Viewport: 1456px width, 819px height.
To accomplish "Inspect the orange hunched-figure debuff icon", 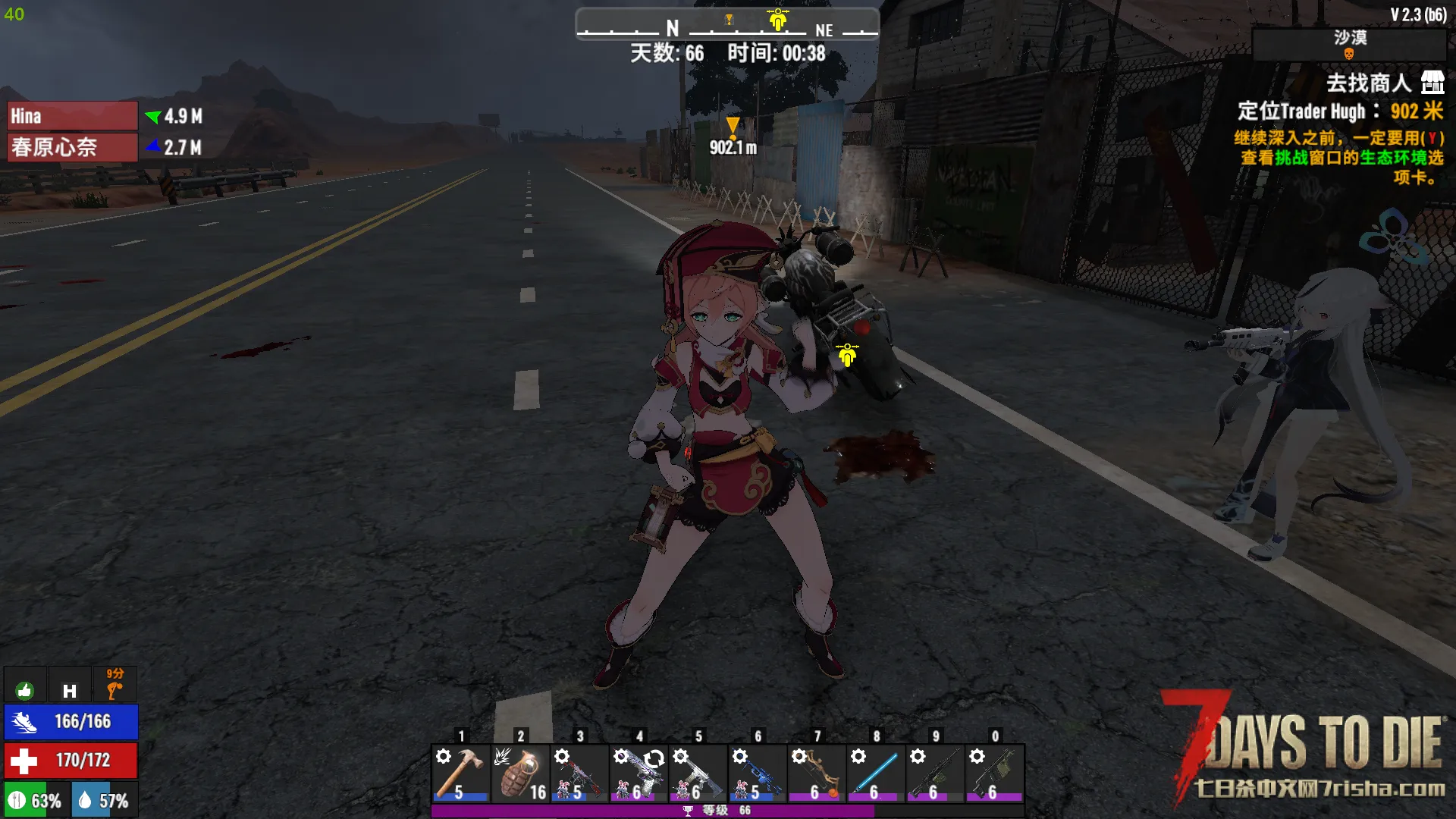I will click(x=115, y=686).
